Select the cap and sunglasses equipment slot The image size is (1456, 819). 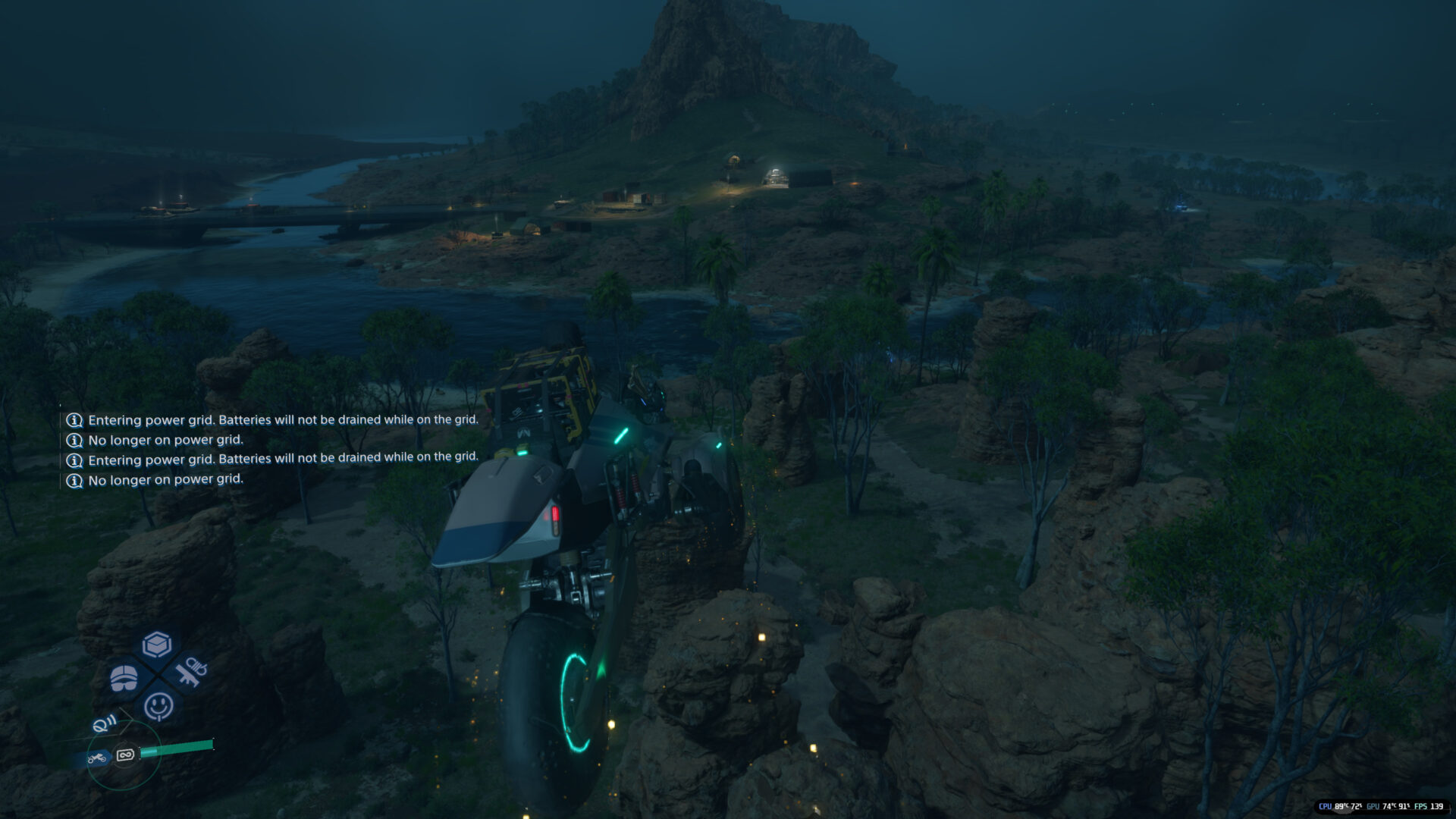pyautogui.click(x=124, y=678)
